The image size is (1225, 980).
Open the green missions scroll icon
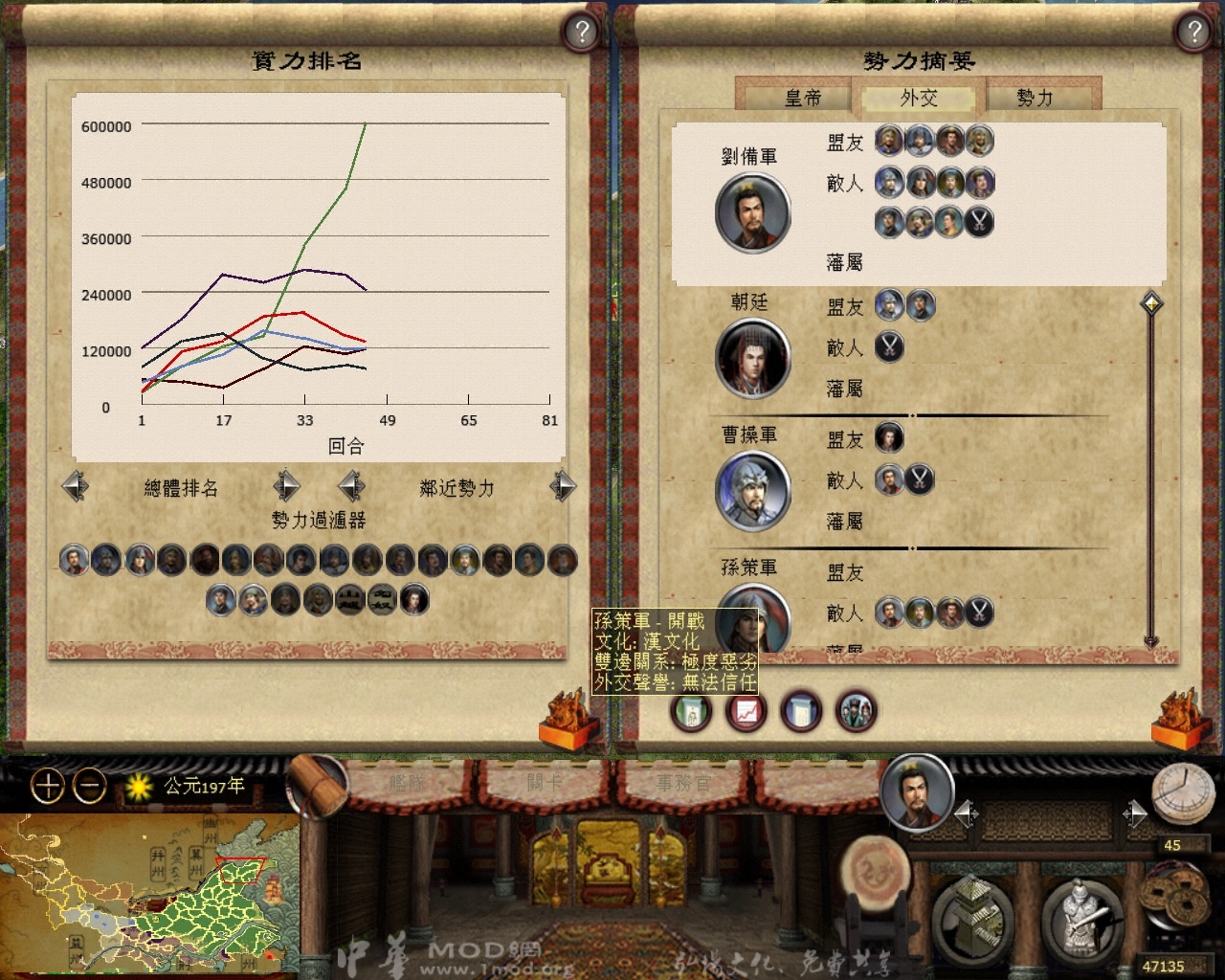coord(691,712)
